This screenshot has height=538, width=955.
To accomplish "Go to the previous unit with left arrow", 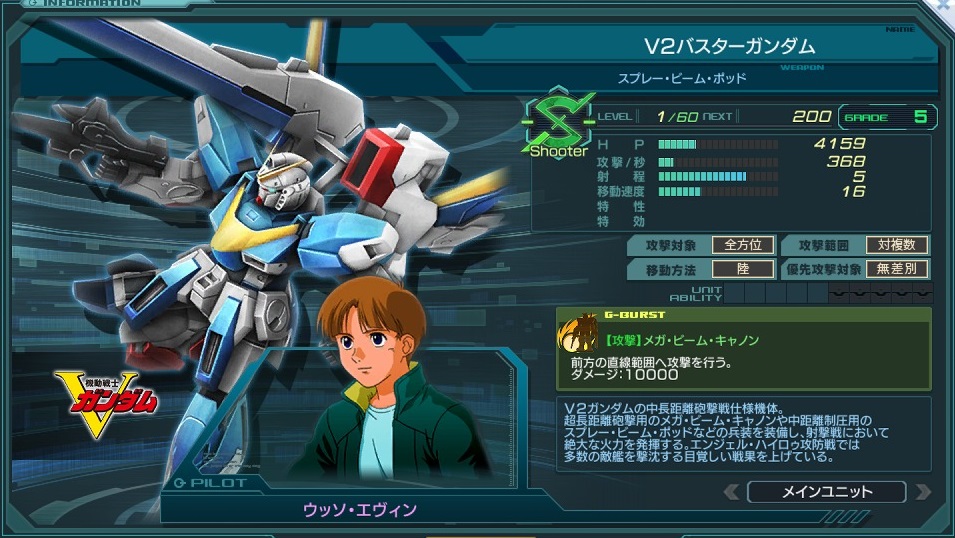I will [734, 492].
